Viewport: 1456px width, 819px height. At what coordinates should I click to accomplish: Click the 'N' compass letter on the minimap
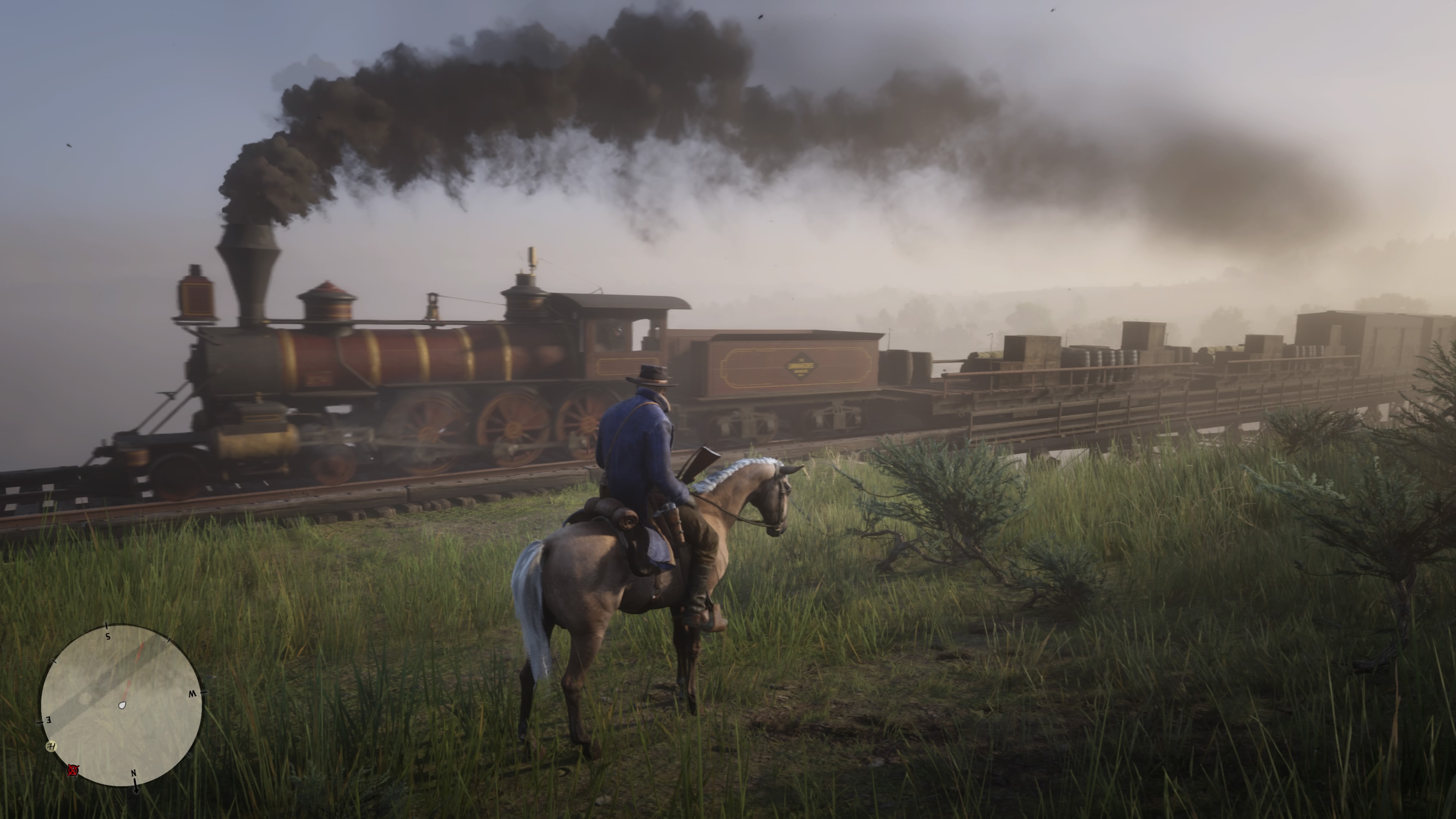click(134, 774)
